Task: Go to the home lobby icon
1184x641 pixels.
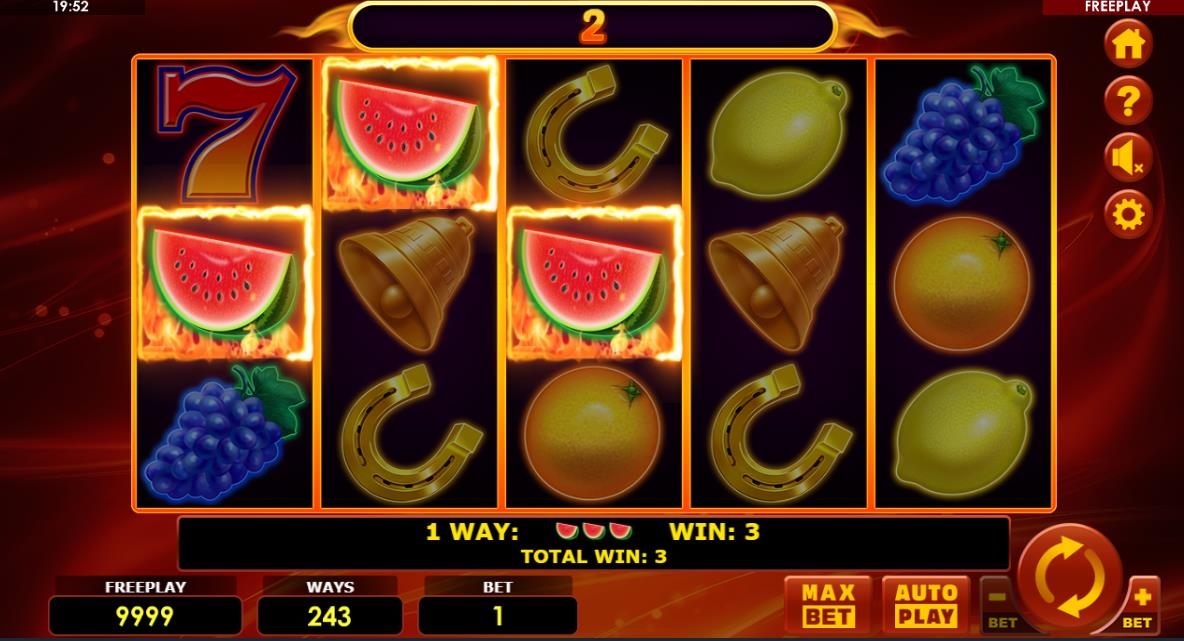Action: 1128,44
